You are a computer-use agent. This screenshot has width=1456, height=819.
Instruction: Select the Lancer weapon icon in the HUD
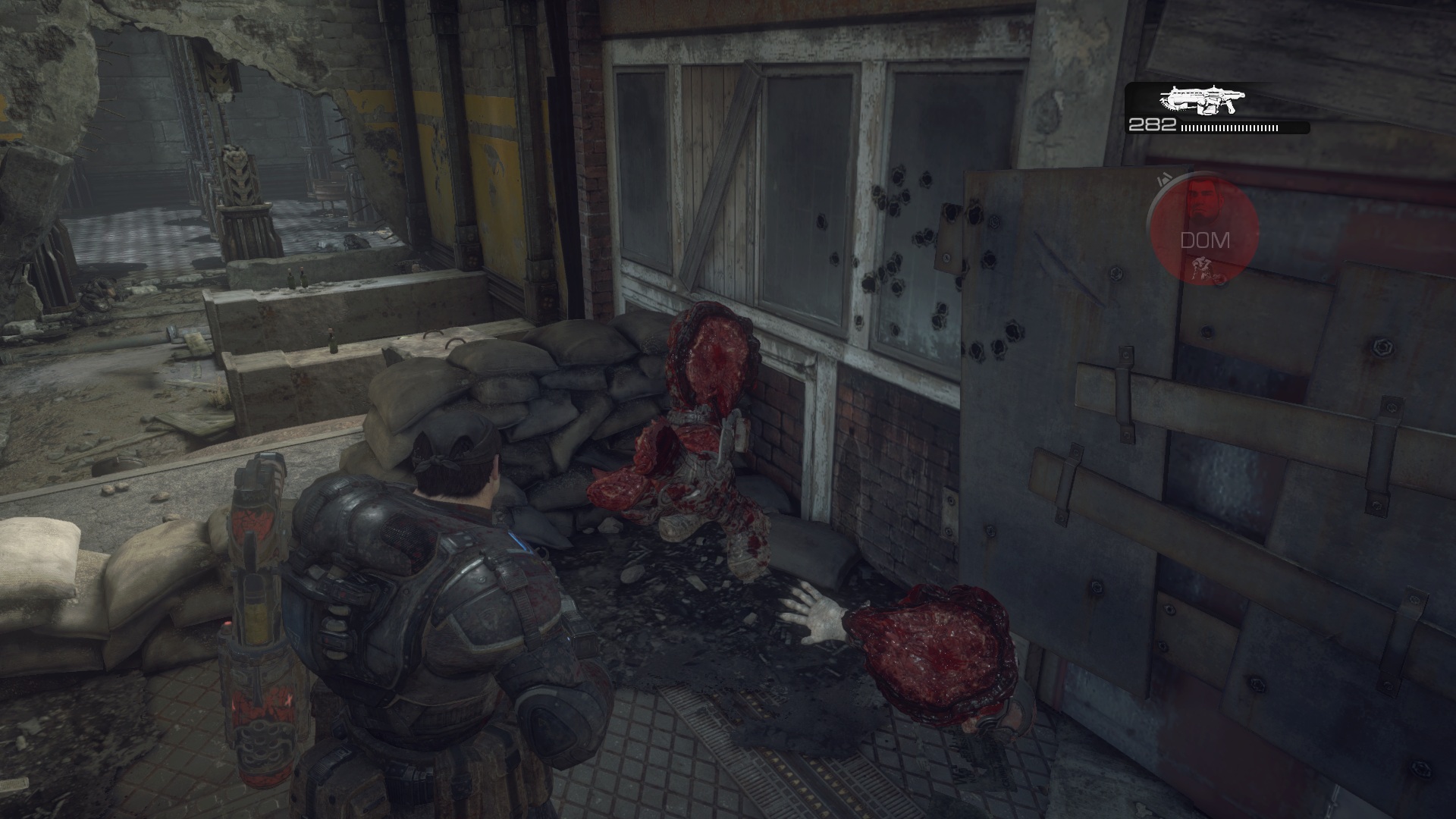click(1202, 99)
